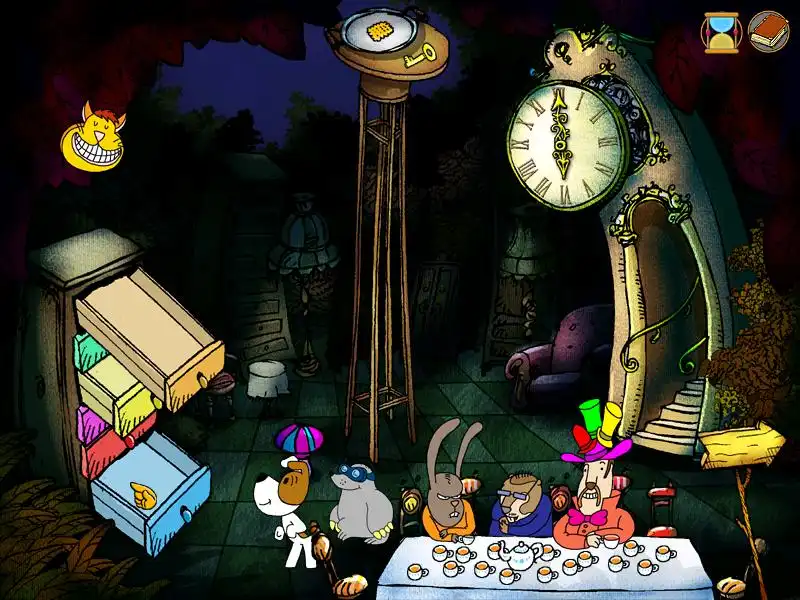
Task: Click the hourglass icon
Action: coord(718,31)
